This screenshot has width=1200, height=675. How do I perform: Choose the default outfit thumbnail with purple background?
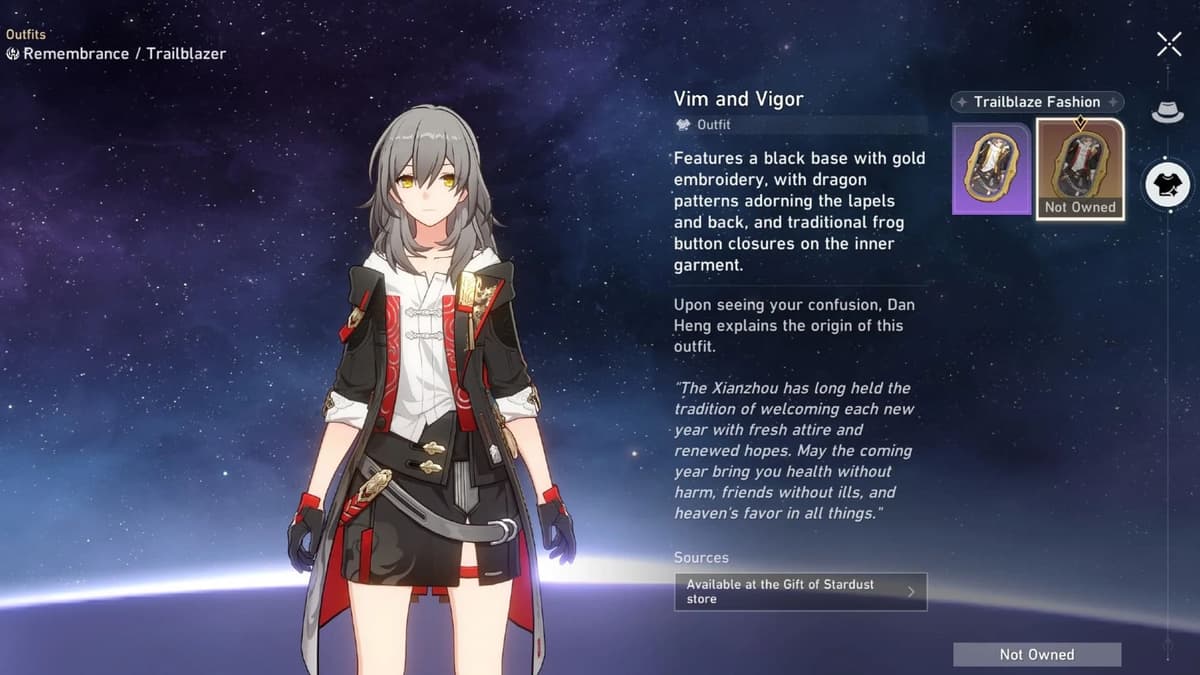991,168
